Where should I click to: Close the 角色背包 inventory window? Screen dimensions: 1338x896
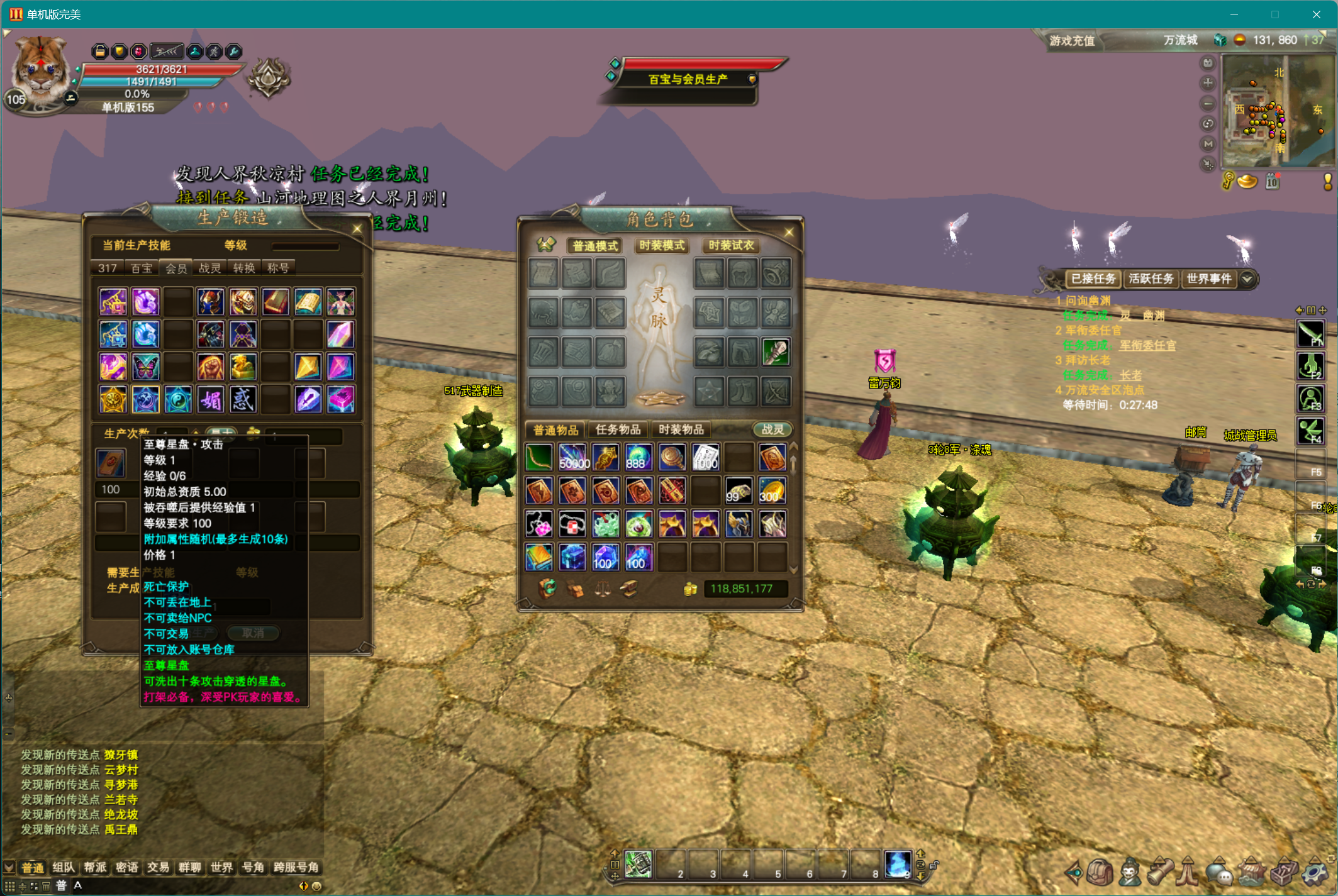tap(789, 233)
